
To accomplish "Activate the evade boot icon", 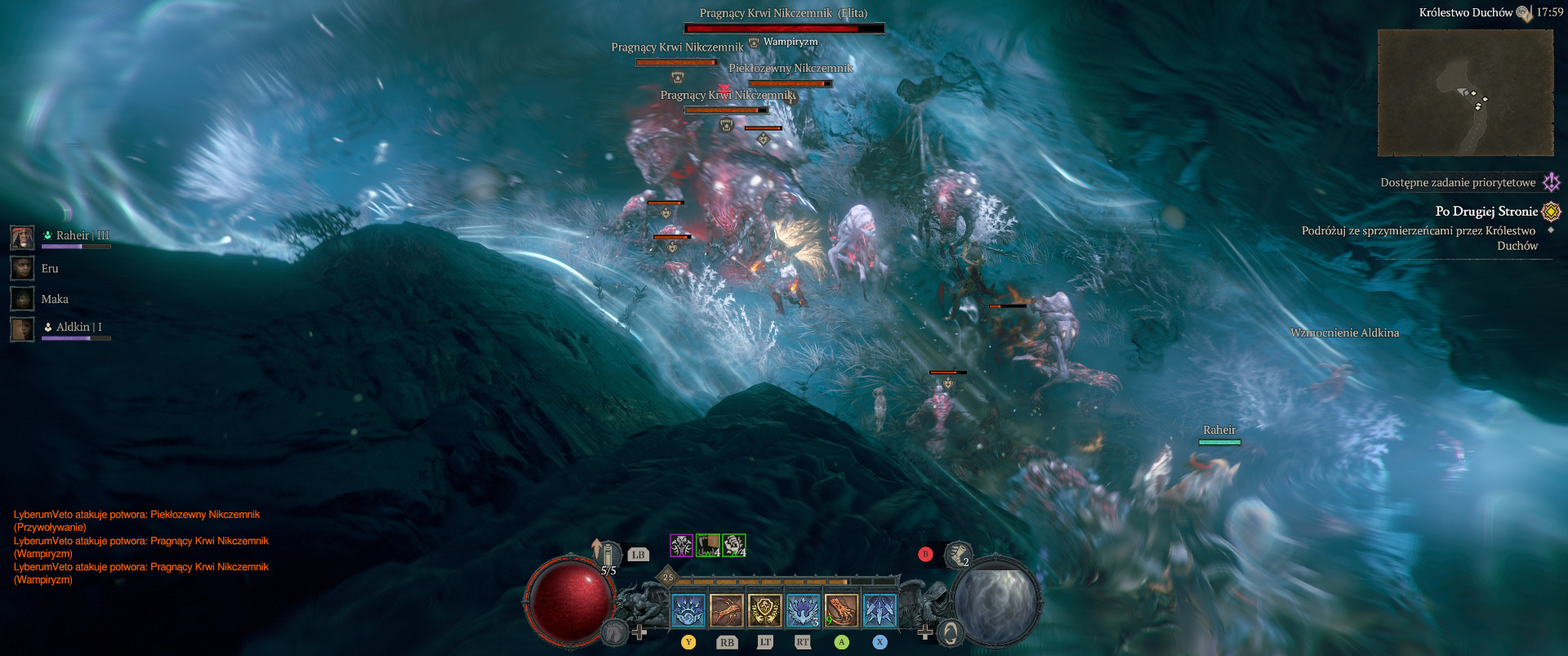I will (957, 555).
